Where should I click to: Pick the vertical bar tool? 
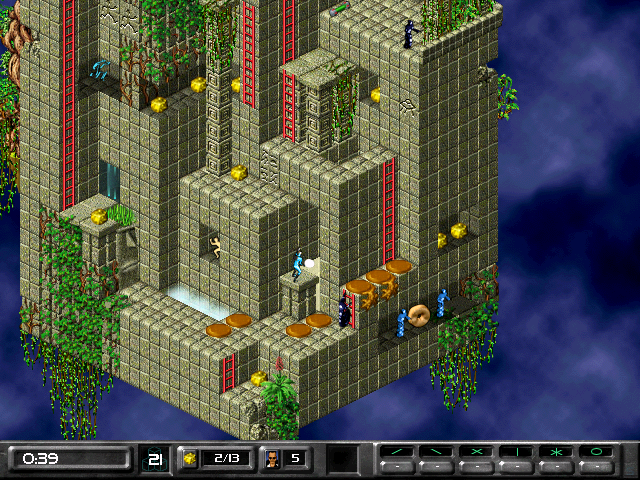click(x=517, y=452)
